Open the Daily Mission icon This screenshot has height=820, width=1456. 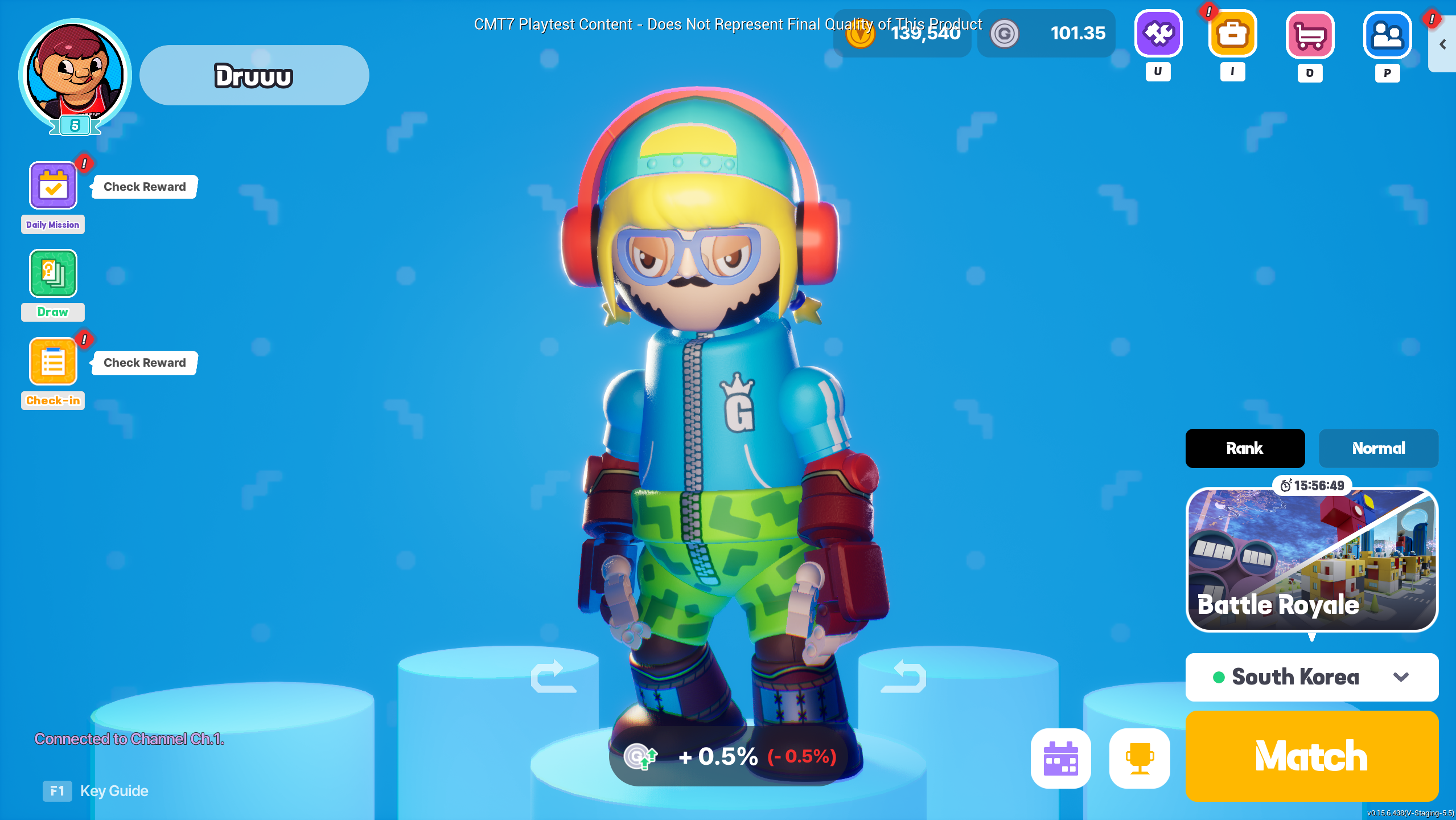tap(53, 186)
